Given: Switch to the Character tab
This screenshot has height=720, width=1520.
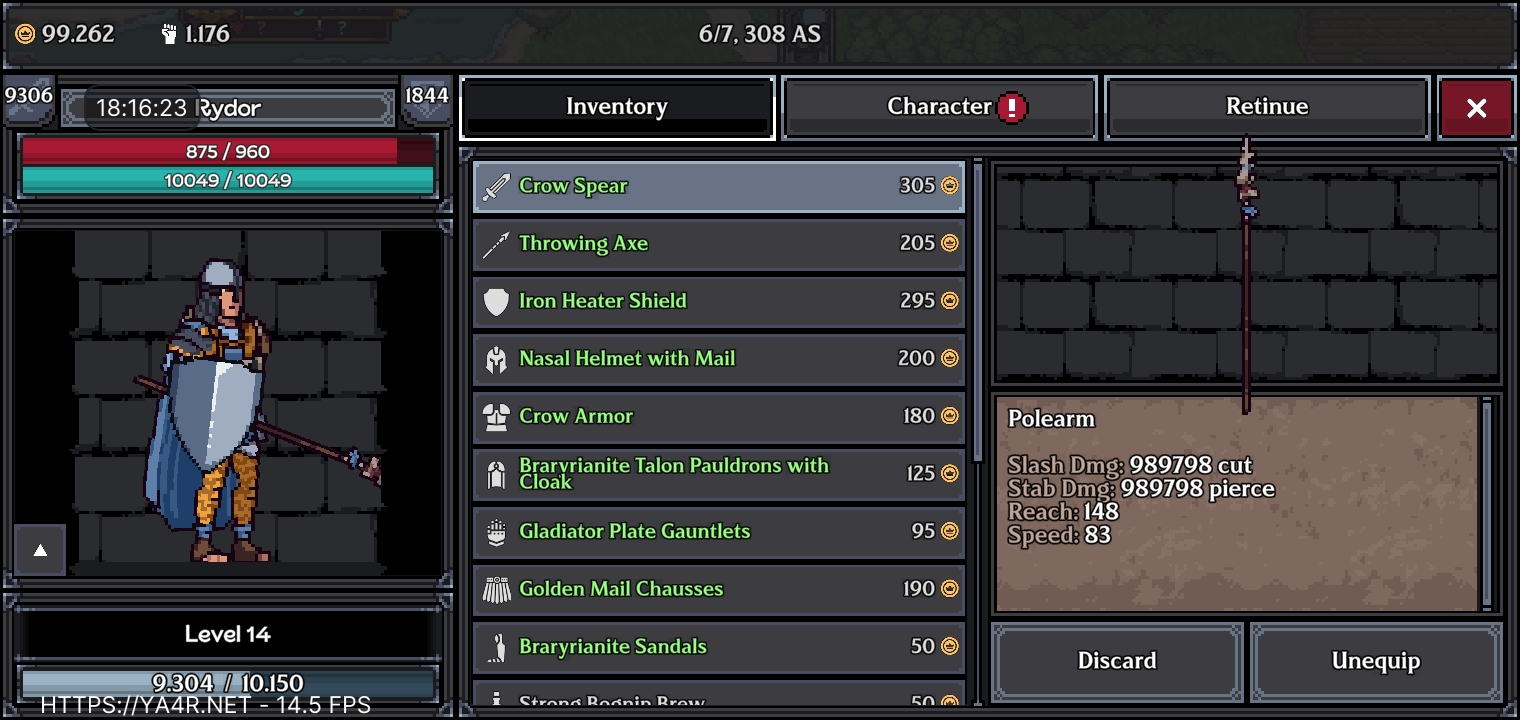Looking at the screenshot, I should coord(939,107).
